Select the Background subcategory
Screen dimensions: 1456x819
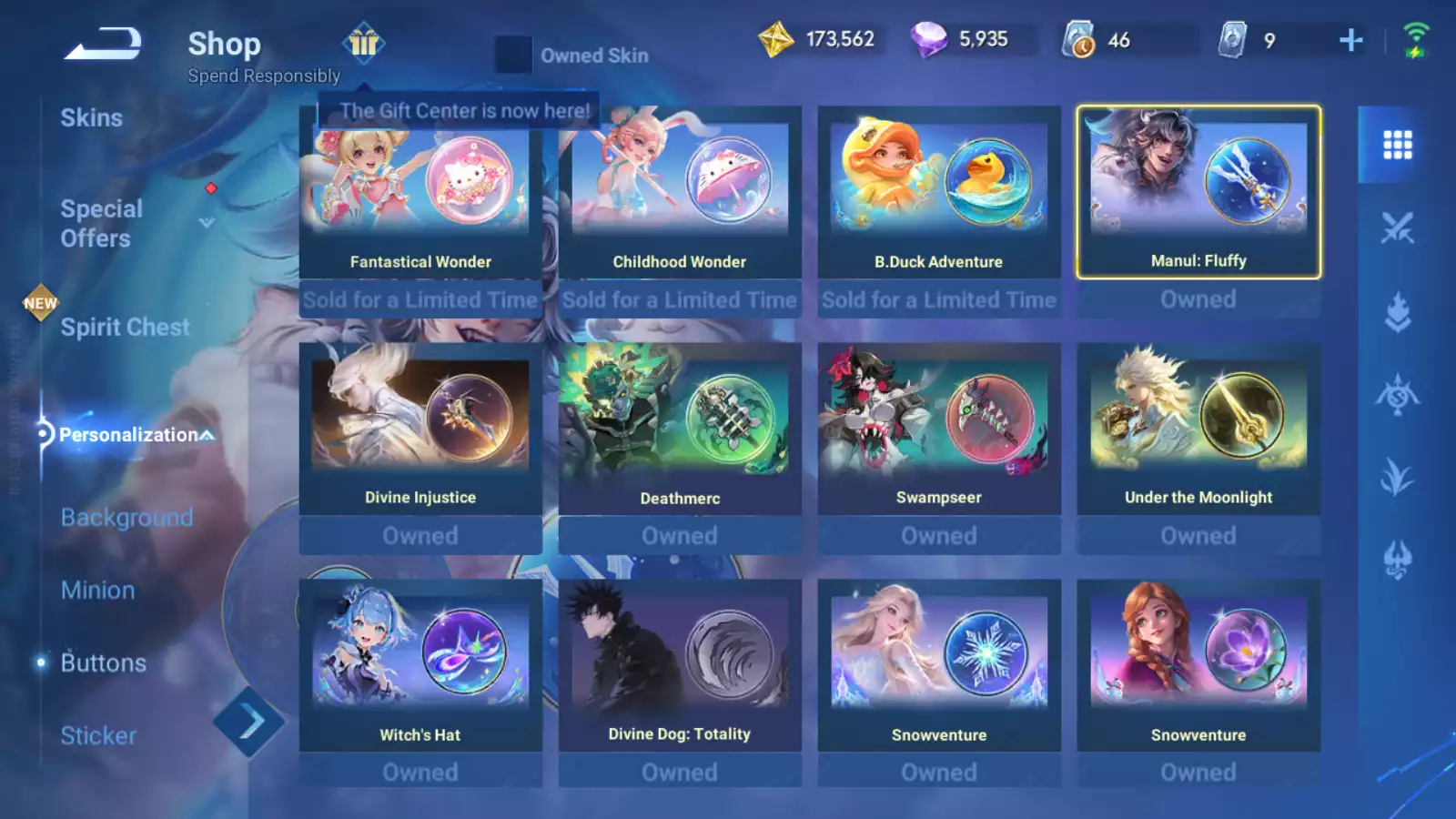[x=126, y=518]
